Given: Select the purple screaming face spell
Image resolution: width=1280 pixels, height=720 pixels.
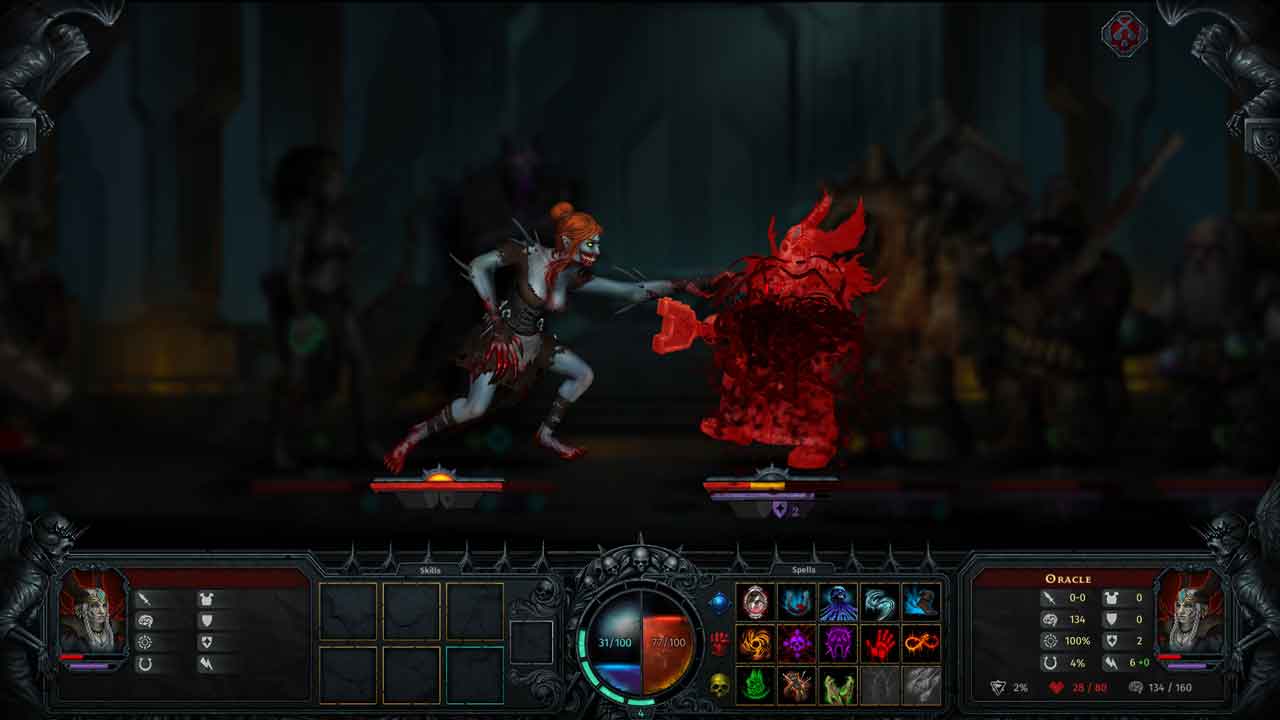Looking at the screenshot, I should click(x=838, y=644).
